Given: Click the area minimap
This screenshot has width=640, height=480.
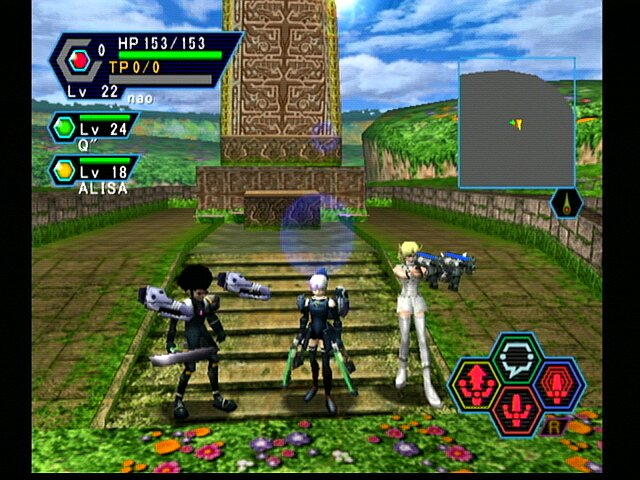Looking at the screenshot, I should coord(517,123).
